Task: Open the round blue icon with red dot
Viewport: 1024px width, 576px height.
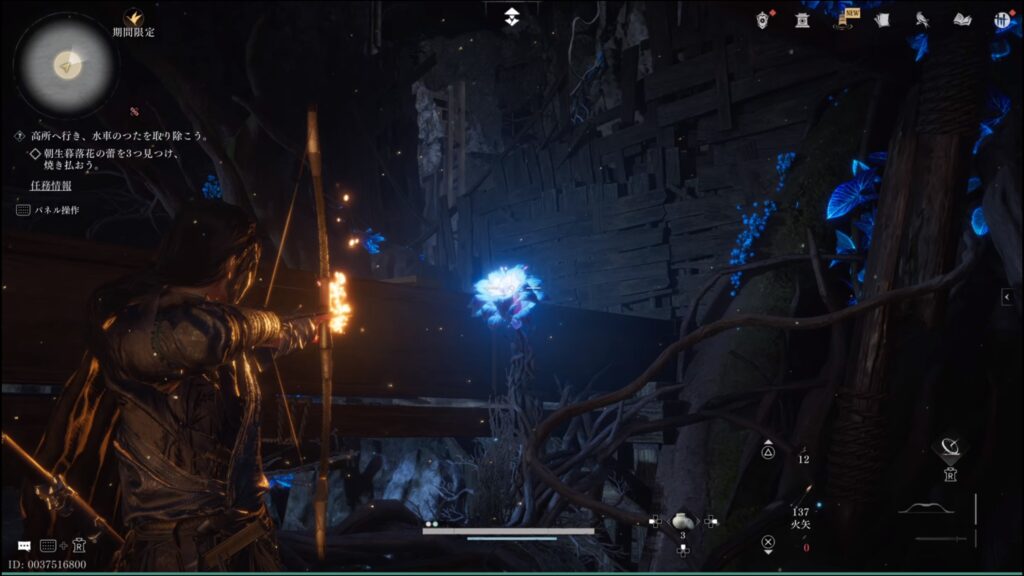Action: tap(1001, 19)
